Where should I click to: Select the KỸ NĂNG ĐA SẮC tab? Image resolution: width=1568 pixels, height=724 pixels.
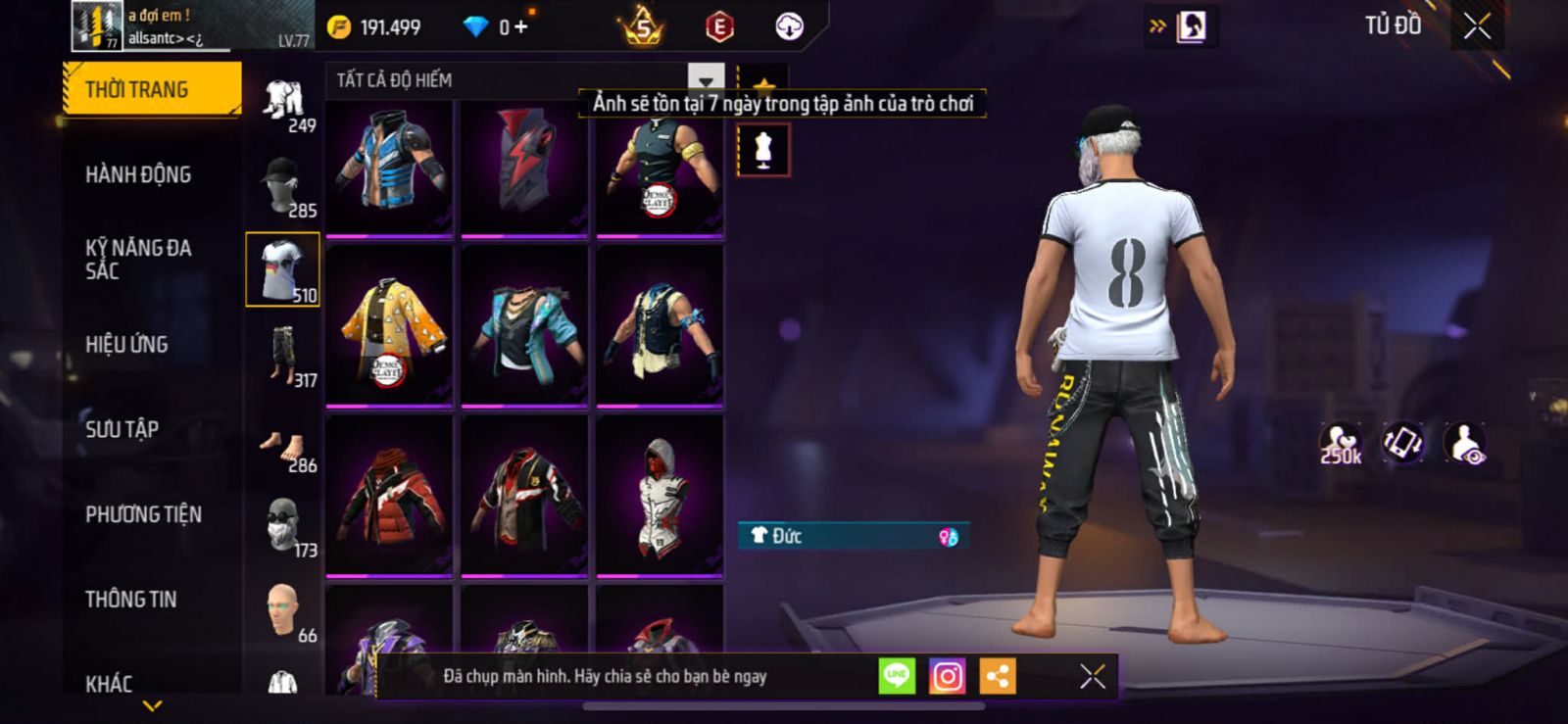pyautogui.click(x=138, y=260)
